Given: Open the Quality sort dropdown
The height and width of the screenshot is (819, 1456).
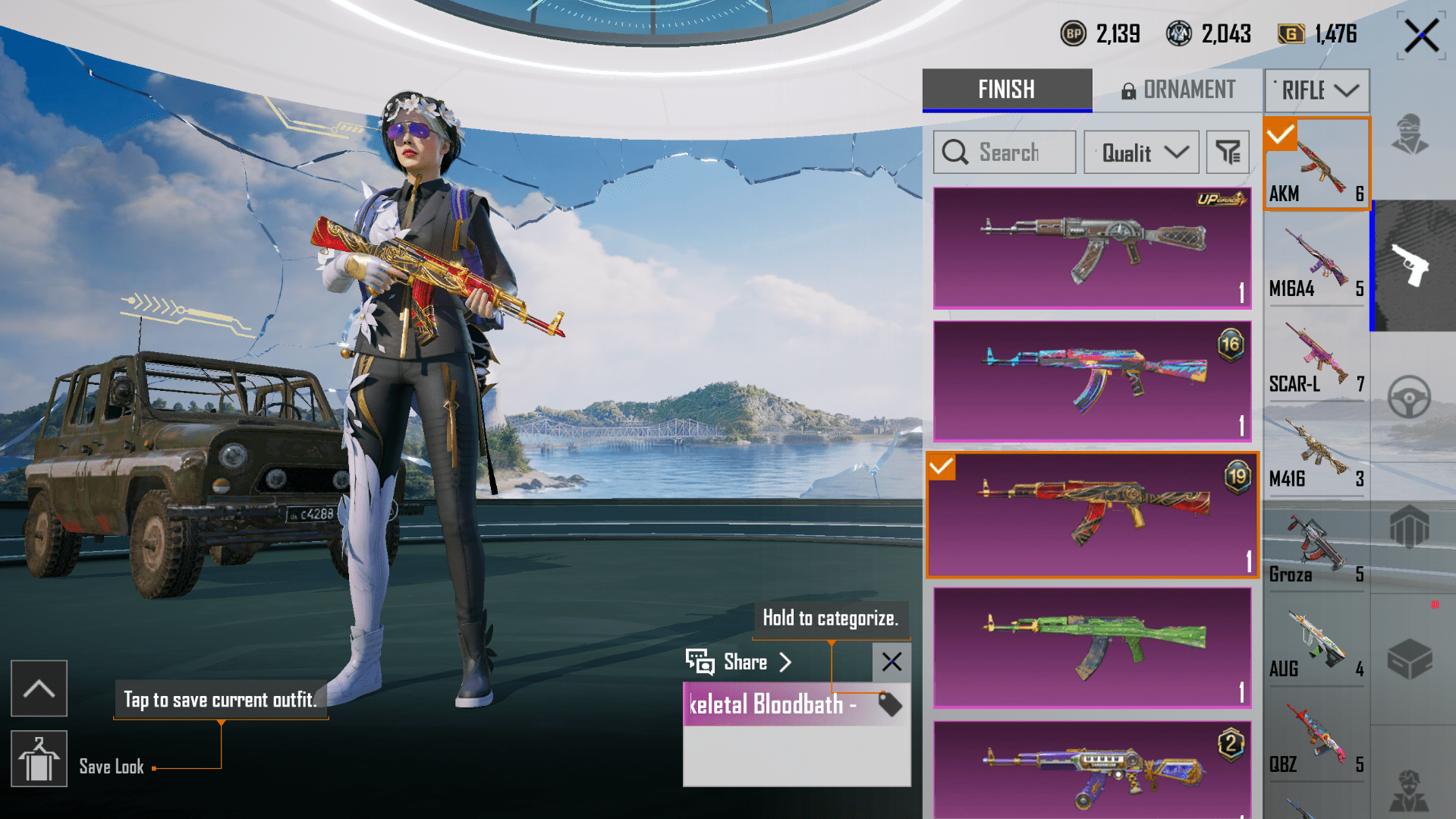Looking at the screenshot, I should (1141, 153).
